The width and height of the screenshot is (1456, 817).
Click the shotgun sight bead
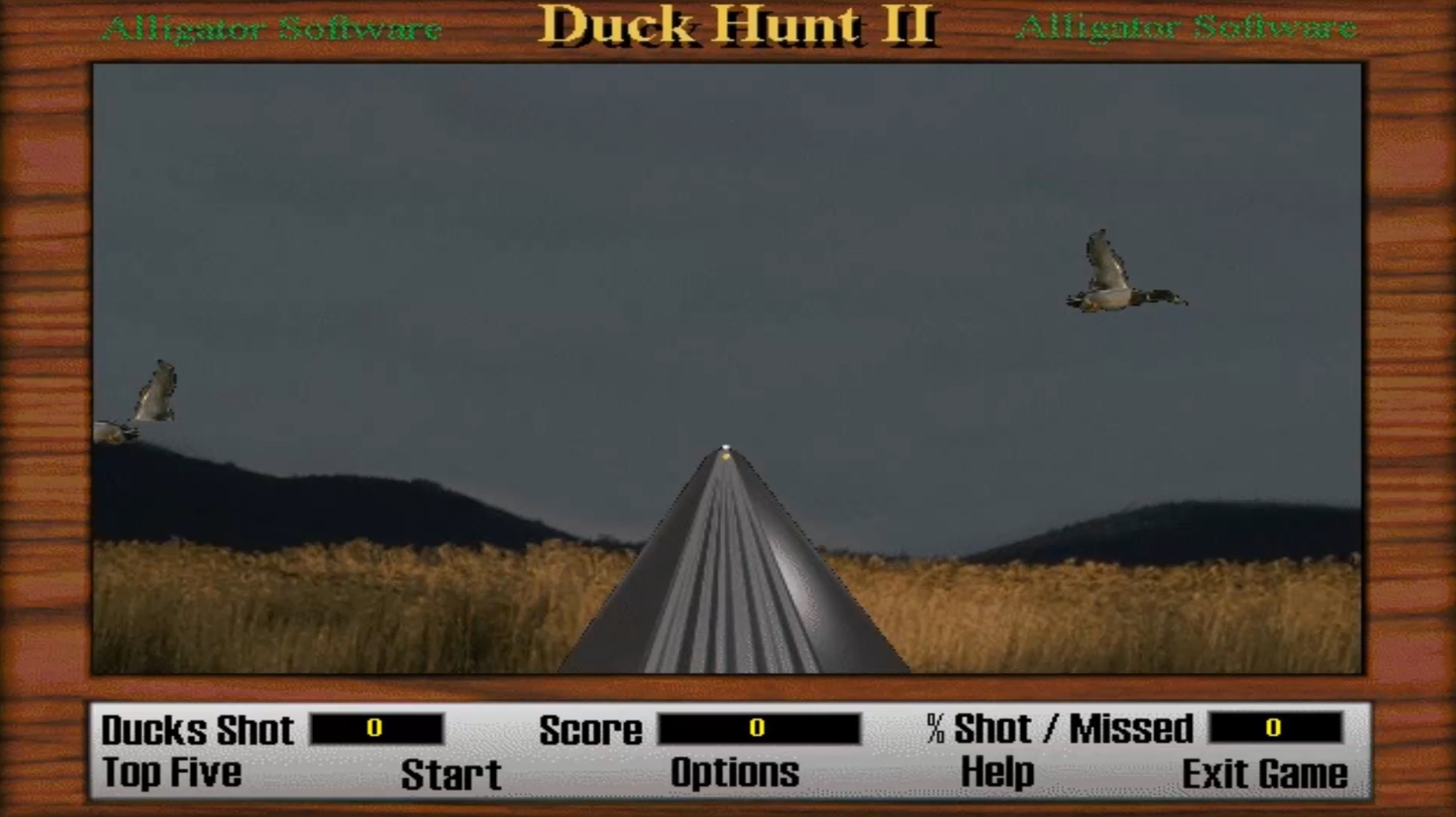[x=726, y=446]
